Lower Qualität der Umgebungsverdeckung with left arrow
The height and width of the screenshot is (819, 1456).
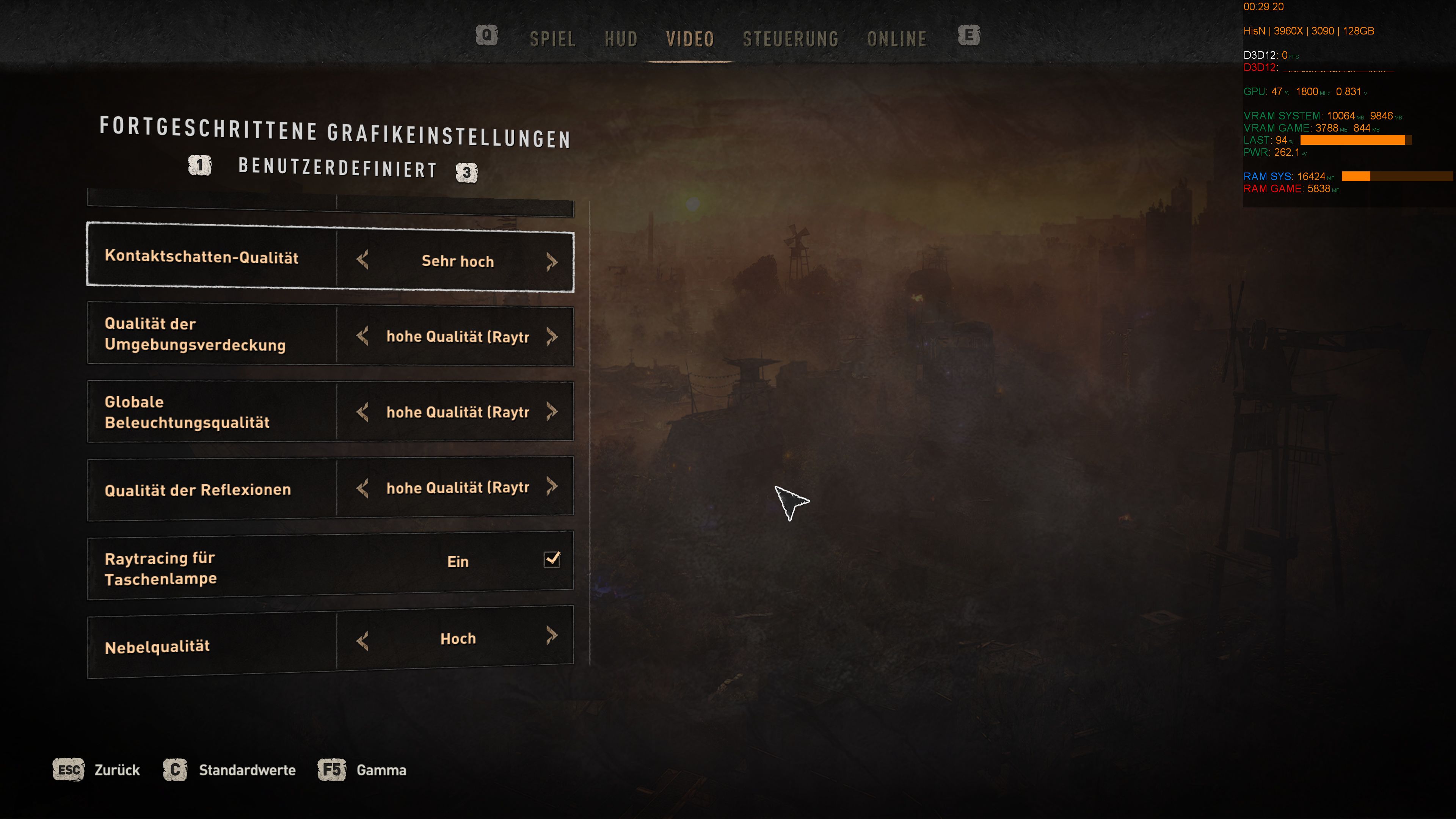coord(363,336)
